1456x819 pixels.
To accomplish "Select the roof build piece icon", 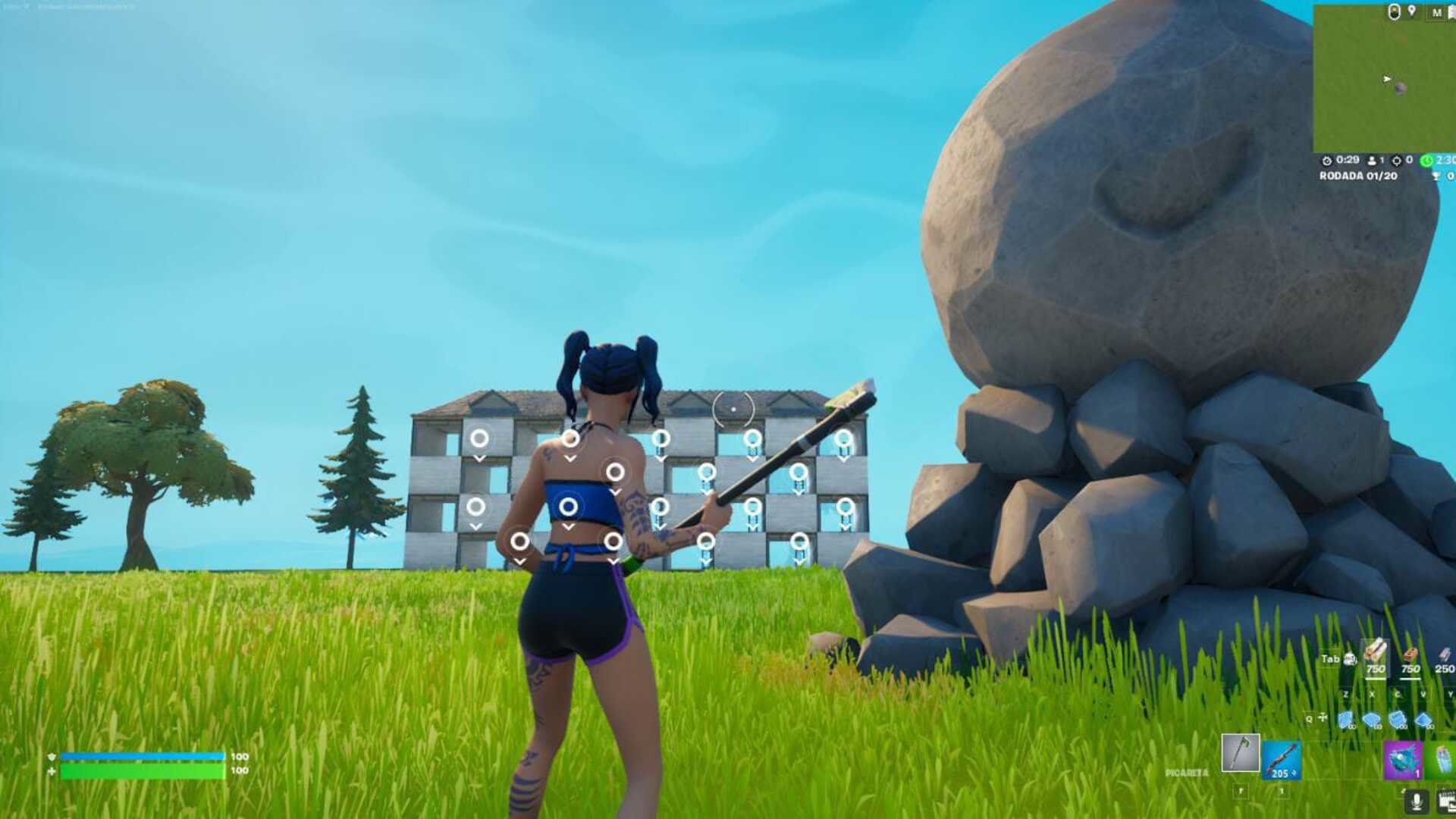I will click(1423, 720).
